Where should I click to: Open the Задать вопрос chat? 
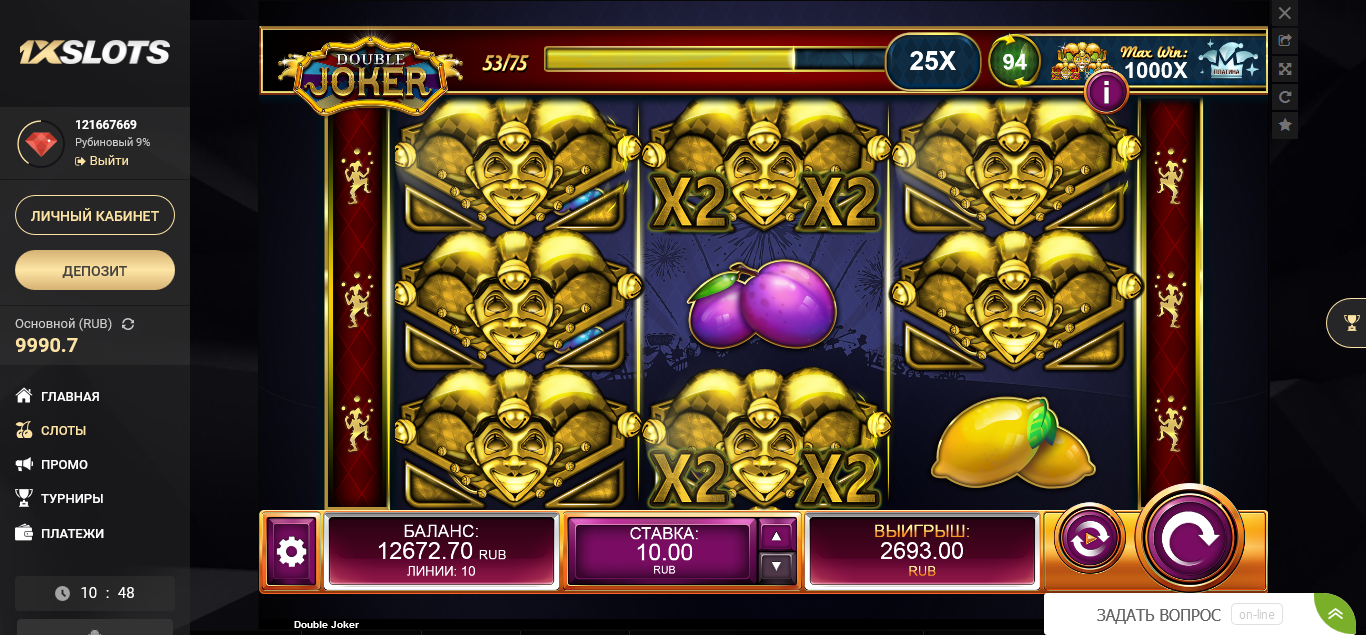(1158, 615)
